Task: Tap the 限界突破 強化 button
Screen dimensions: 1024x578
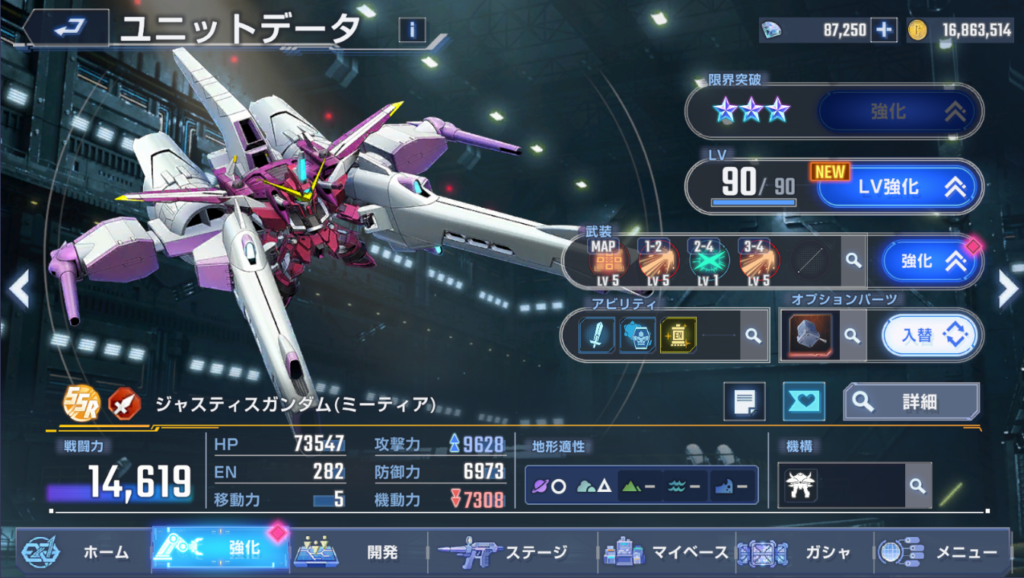Action: tap(897, 112)
